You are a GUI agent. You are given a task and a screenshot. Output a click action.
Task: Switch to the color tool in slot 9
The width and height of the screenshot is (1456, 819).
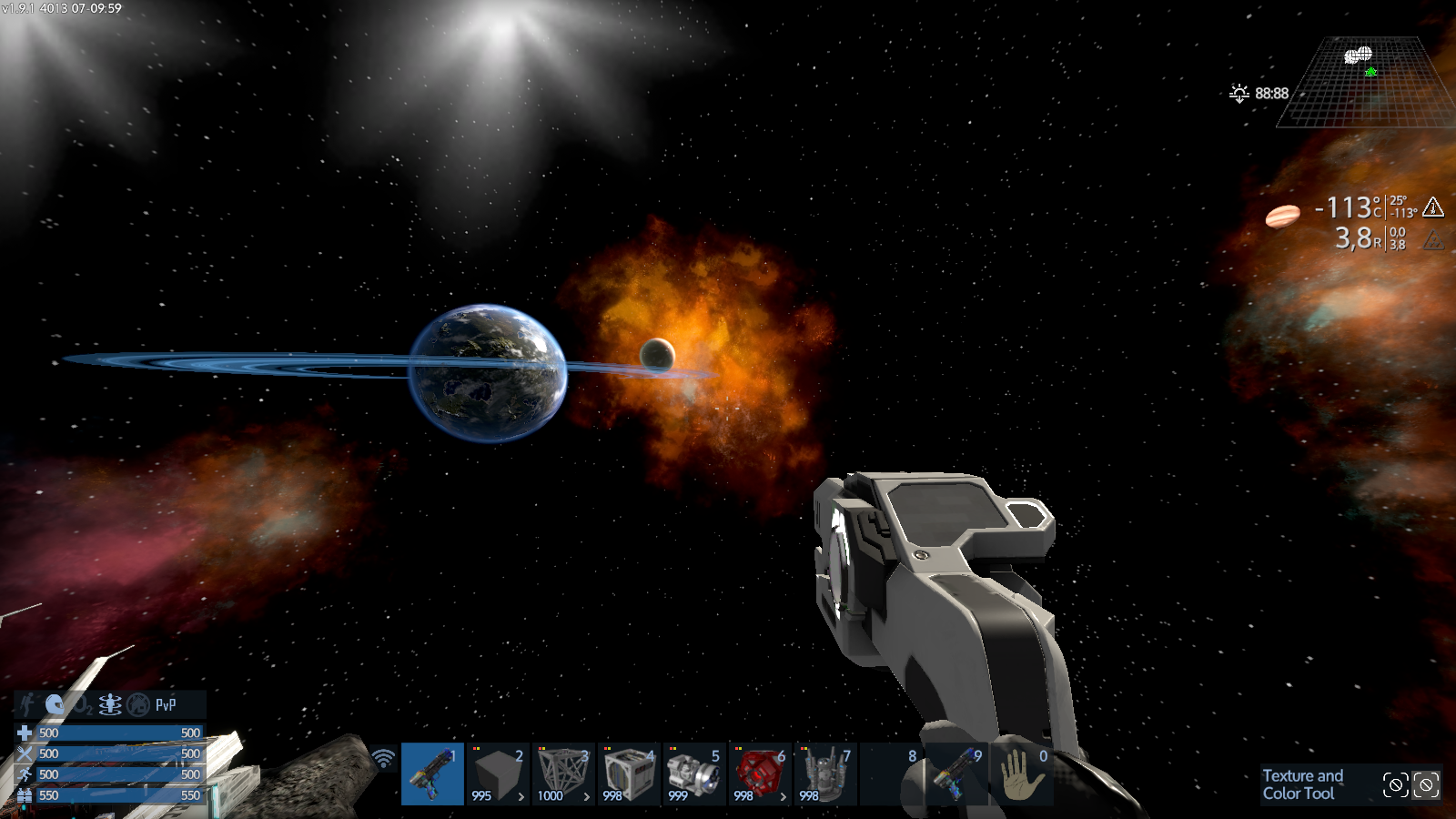point(956,773)
